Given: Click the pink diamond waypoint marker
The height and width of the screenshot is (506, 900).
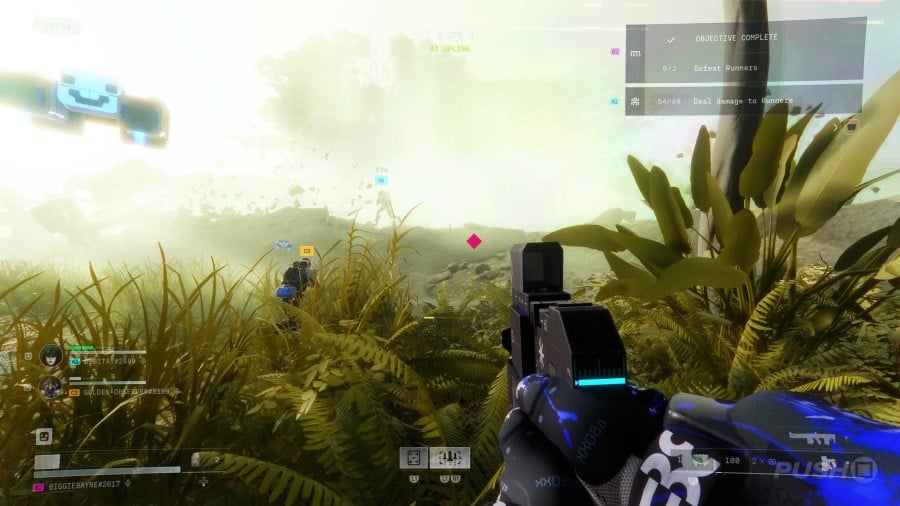Looking at the screenshot, I should point(474,241).
